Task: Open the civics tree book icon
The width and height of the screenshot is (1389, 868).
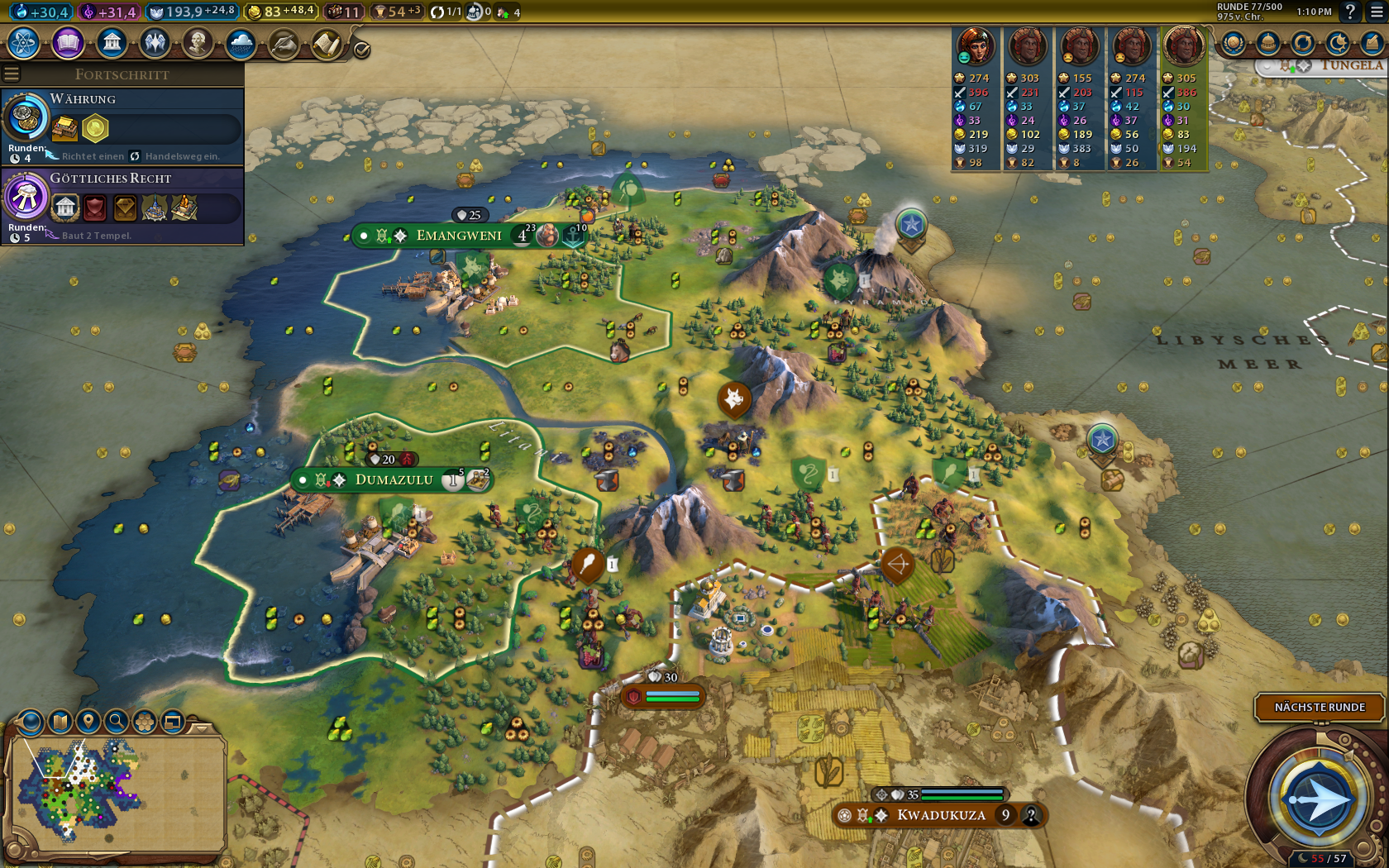Action: click(68, 42)
